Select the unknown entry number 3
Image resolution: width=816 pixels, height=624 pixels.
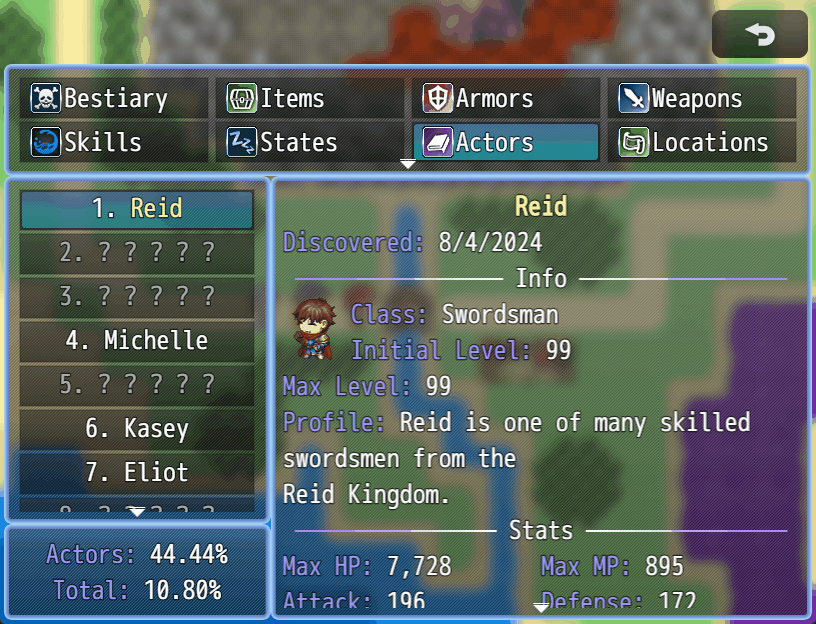tap(137, 297)
